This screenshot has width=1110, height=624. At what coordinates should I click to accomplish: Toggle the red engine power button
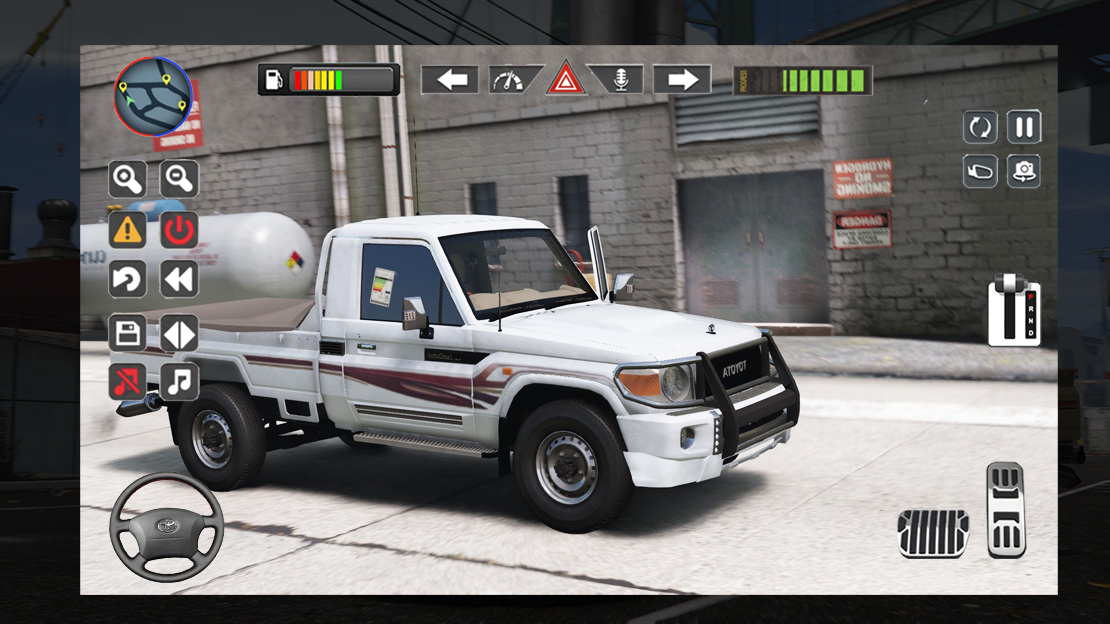[x=179, y=230]
